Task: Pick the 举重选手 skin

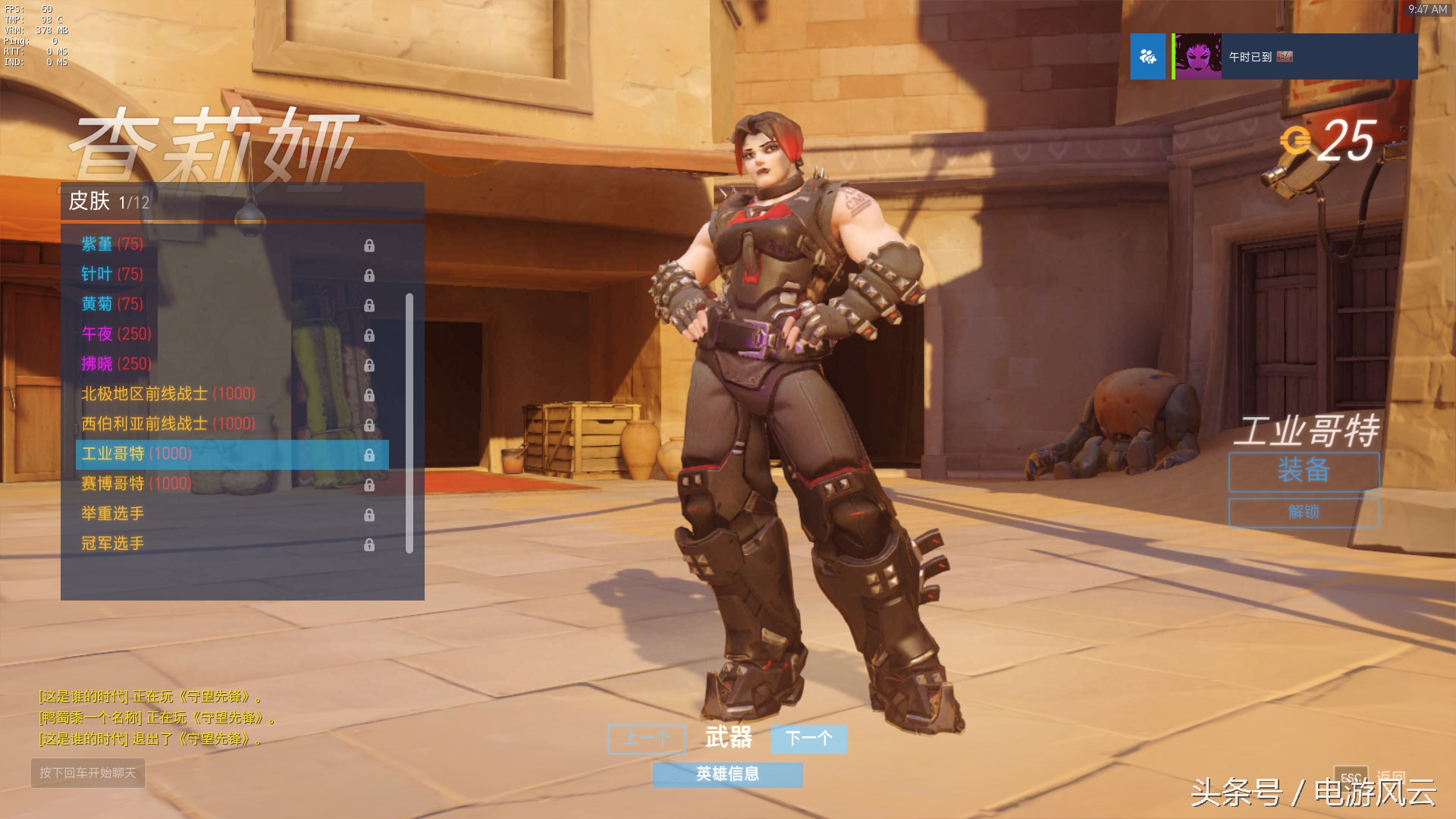Action: coord(112,513)
